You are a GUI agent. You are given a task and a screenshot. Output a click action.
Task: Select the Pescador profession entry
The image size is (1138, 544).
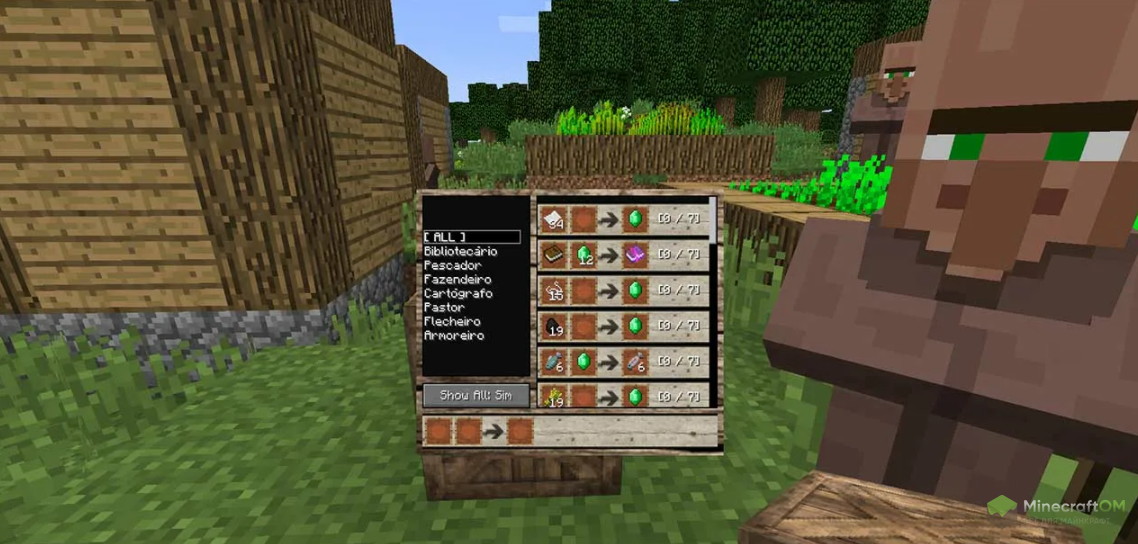[x=452, y=266]
